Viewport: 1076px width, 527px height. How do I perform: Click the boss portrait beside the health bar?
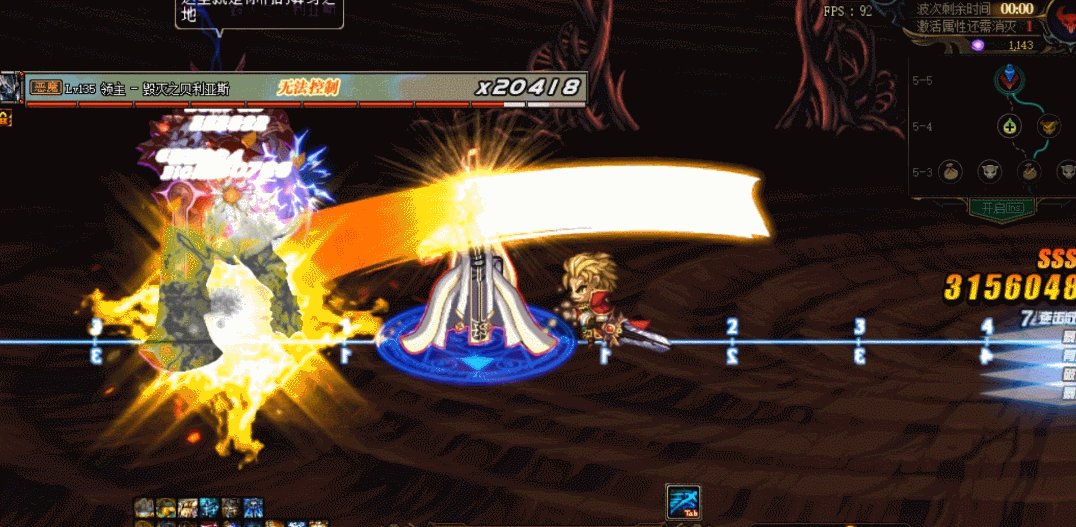11,88
